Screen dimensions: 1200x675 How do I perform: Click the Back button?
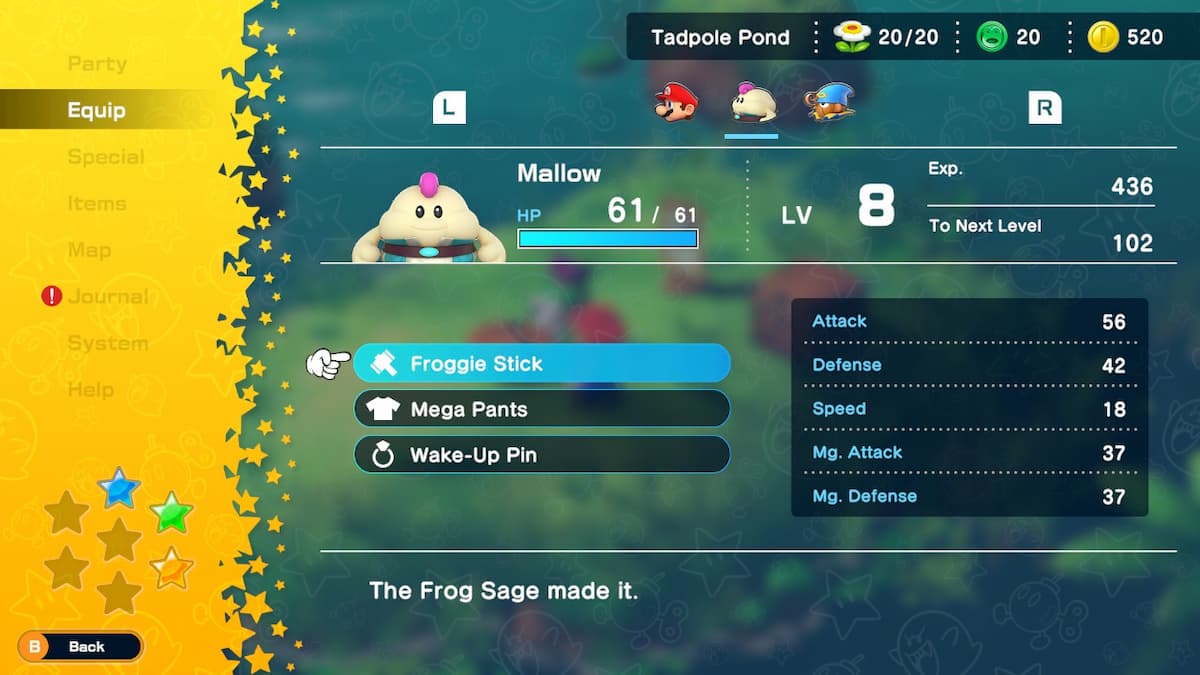click(81, 647)
